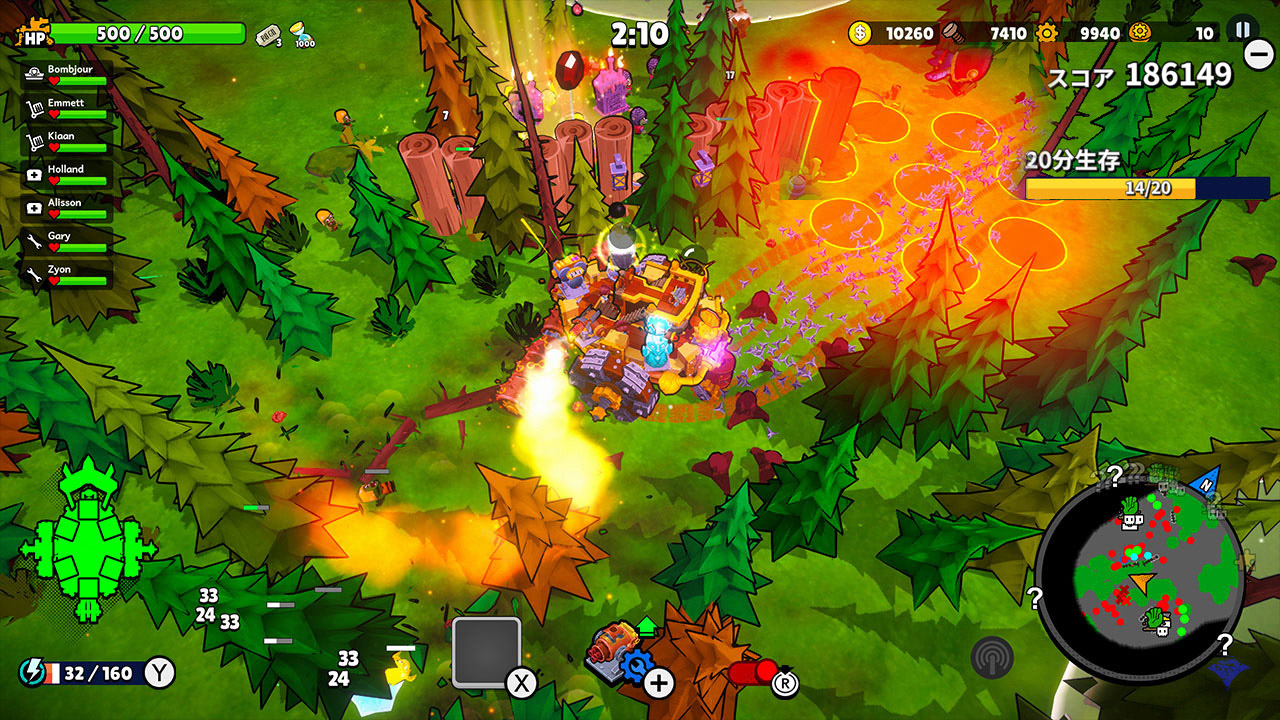Select crew member Emmett in the crew list
1280x720 pixels.
tap(67, 109)
